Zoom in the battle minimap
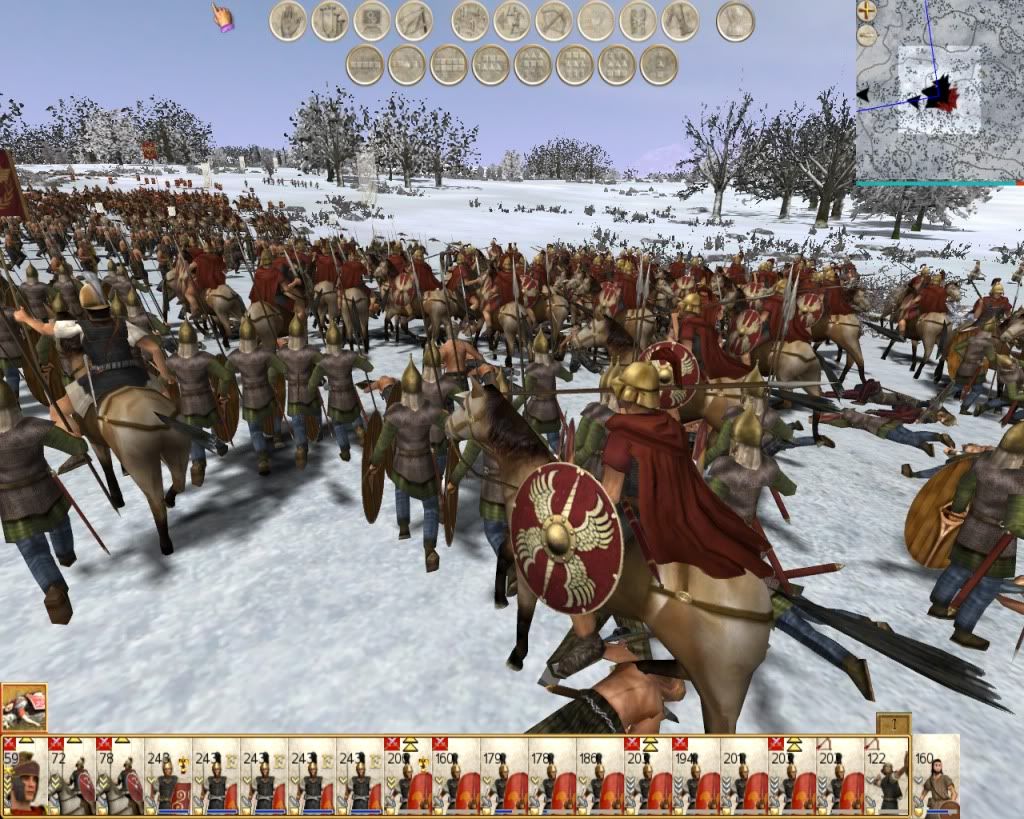 (867, 12)
